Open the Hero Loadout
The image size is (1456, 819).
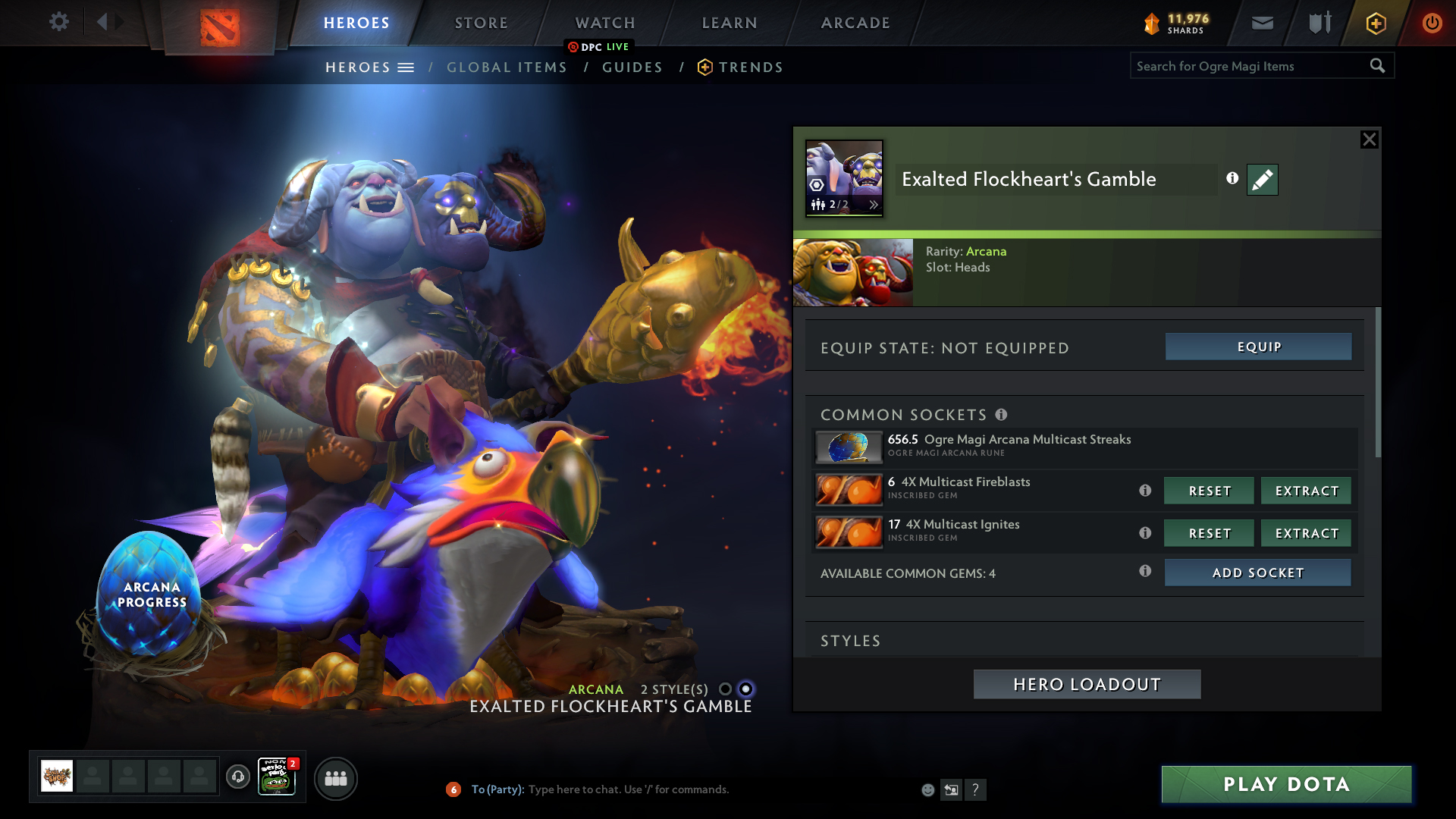click(x=1087, y=684)
